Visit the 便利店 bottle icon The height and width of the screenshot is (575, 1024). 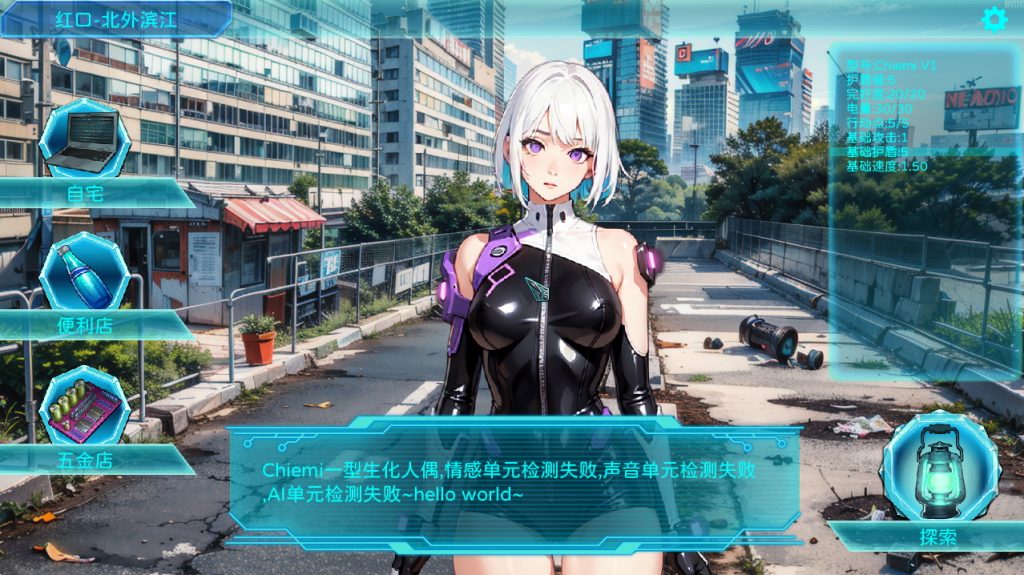(x=85, y=272)
